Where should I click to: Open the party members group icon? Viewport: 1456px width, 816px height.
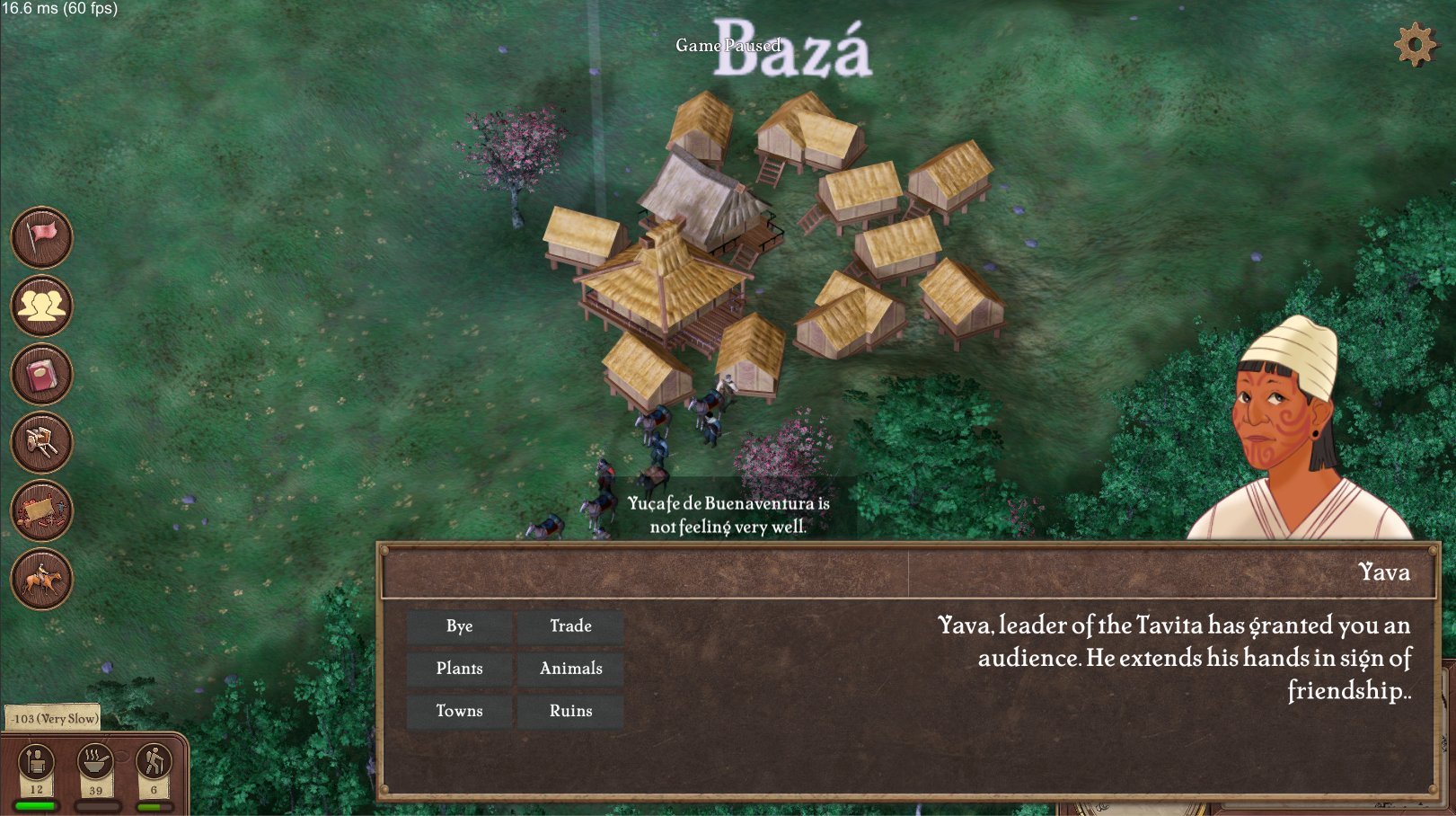coord(41,306)
